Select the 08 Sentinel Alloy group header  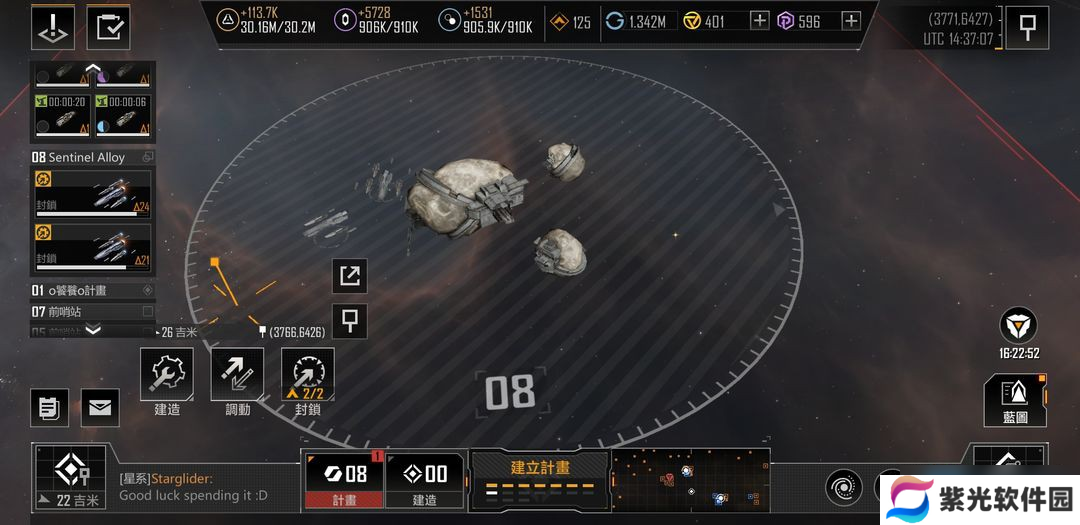pos(92,157)
